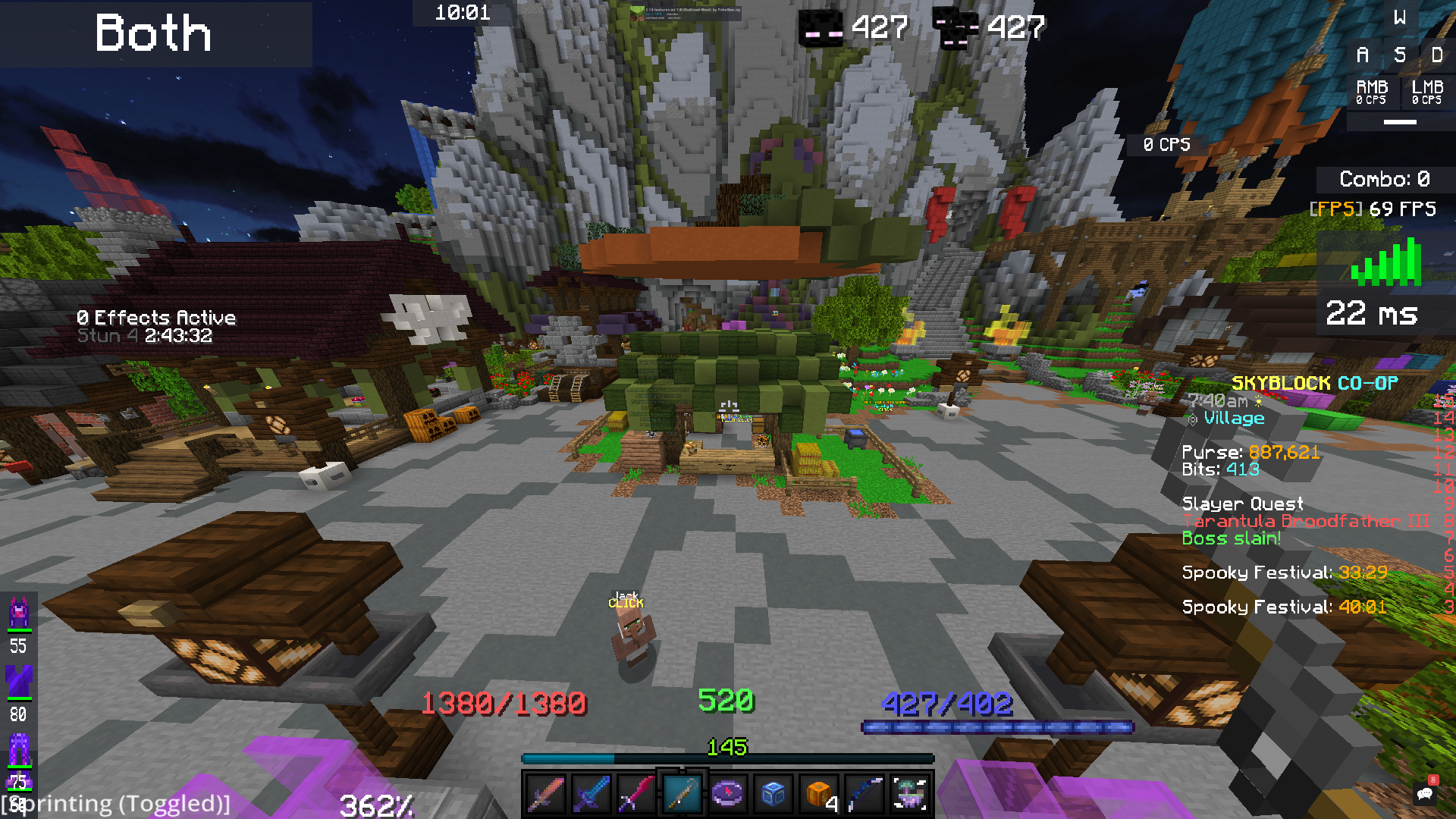The width and height of the screenshot is (1456, 819).
Task: Click the mushroom item in the last hotbar slot
Action: (909, 794)
